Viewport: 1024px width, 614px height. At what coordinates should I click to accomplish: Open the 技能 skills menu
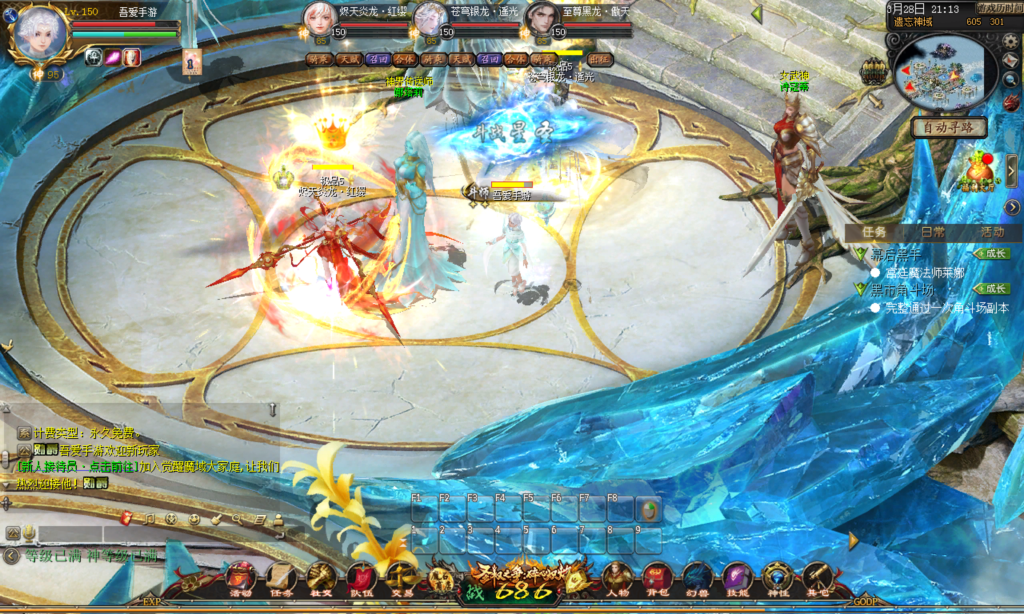(737, 579)
